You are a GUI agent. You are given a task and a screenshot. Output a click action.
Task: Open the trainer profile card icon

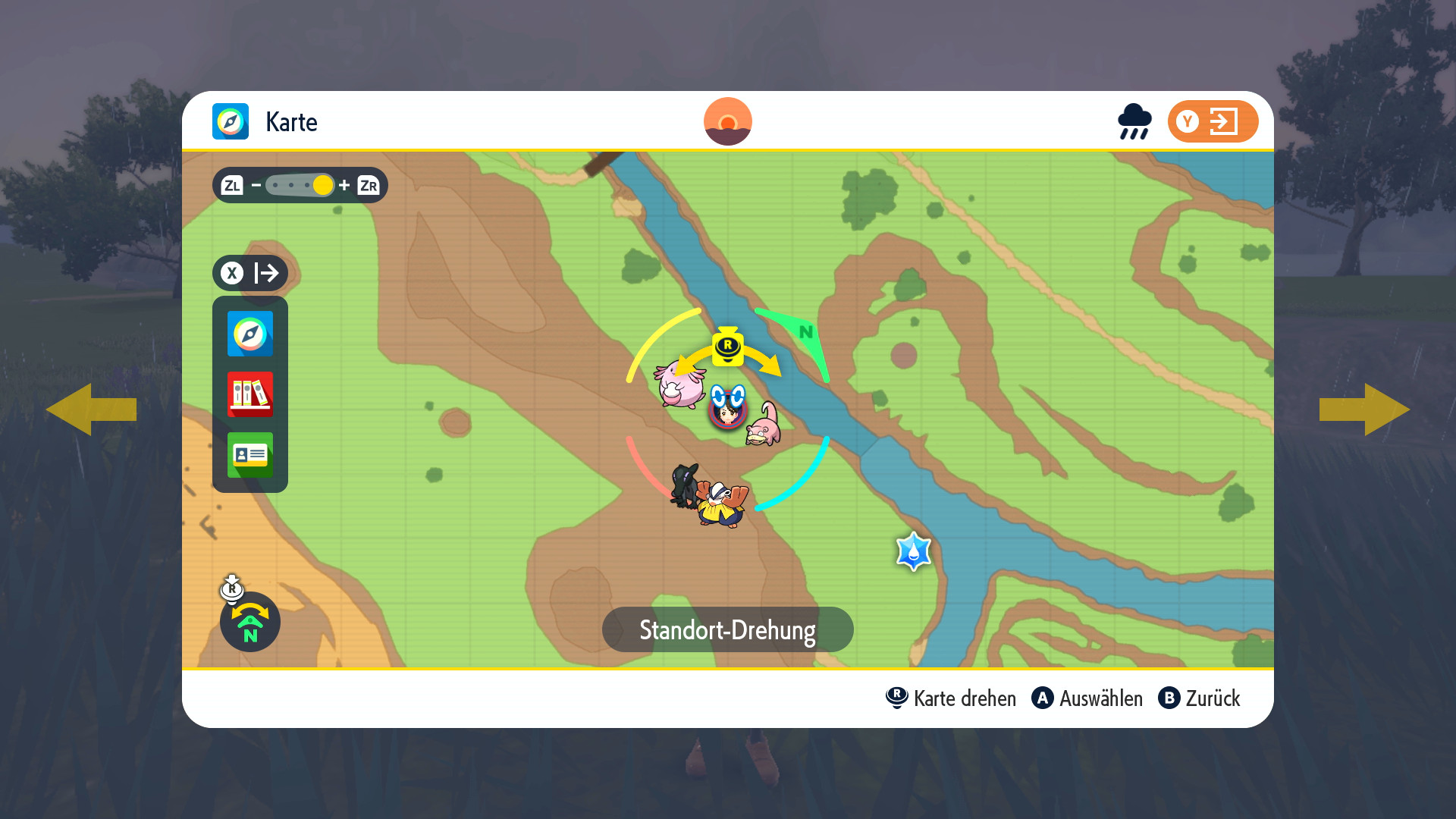[250, 455]
